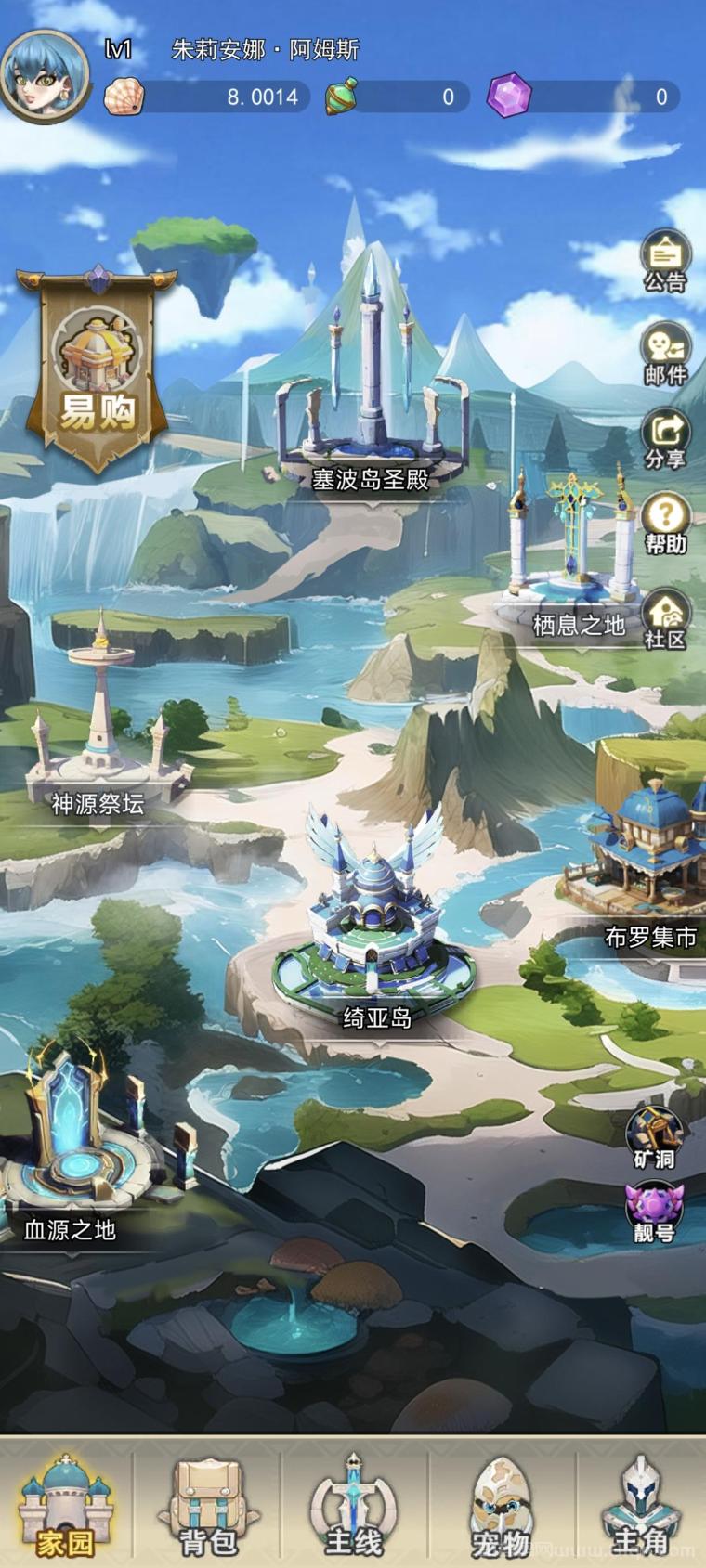Check the 邮件 mail icon
706x1568 pixels.
pyautogui.click(x=665, y=353)
